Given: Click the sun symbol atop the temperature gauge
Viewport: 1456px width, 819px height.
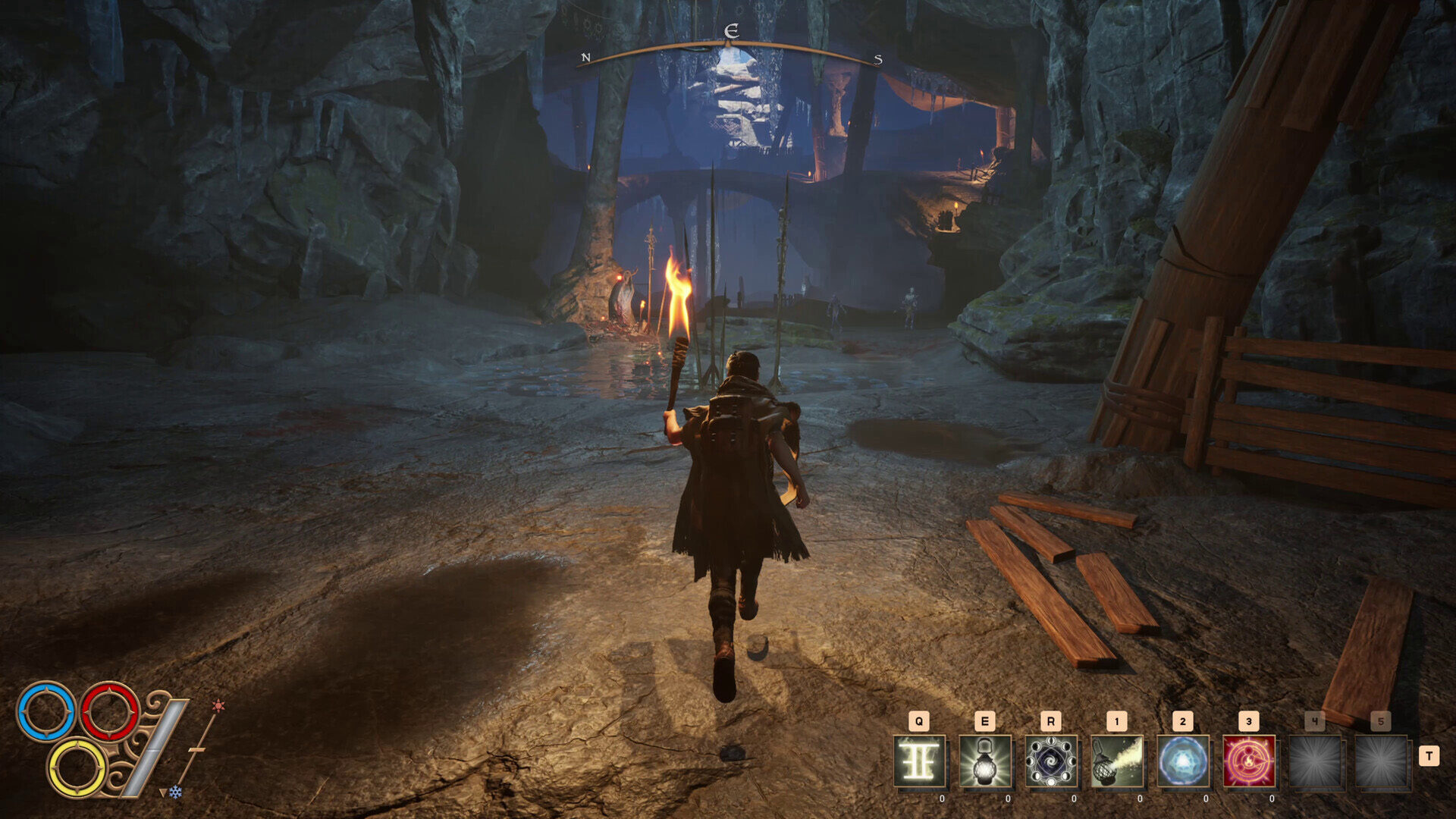Looking at the screenshot, I should click(218, 705).
